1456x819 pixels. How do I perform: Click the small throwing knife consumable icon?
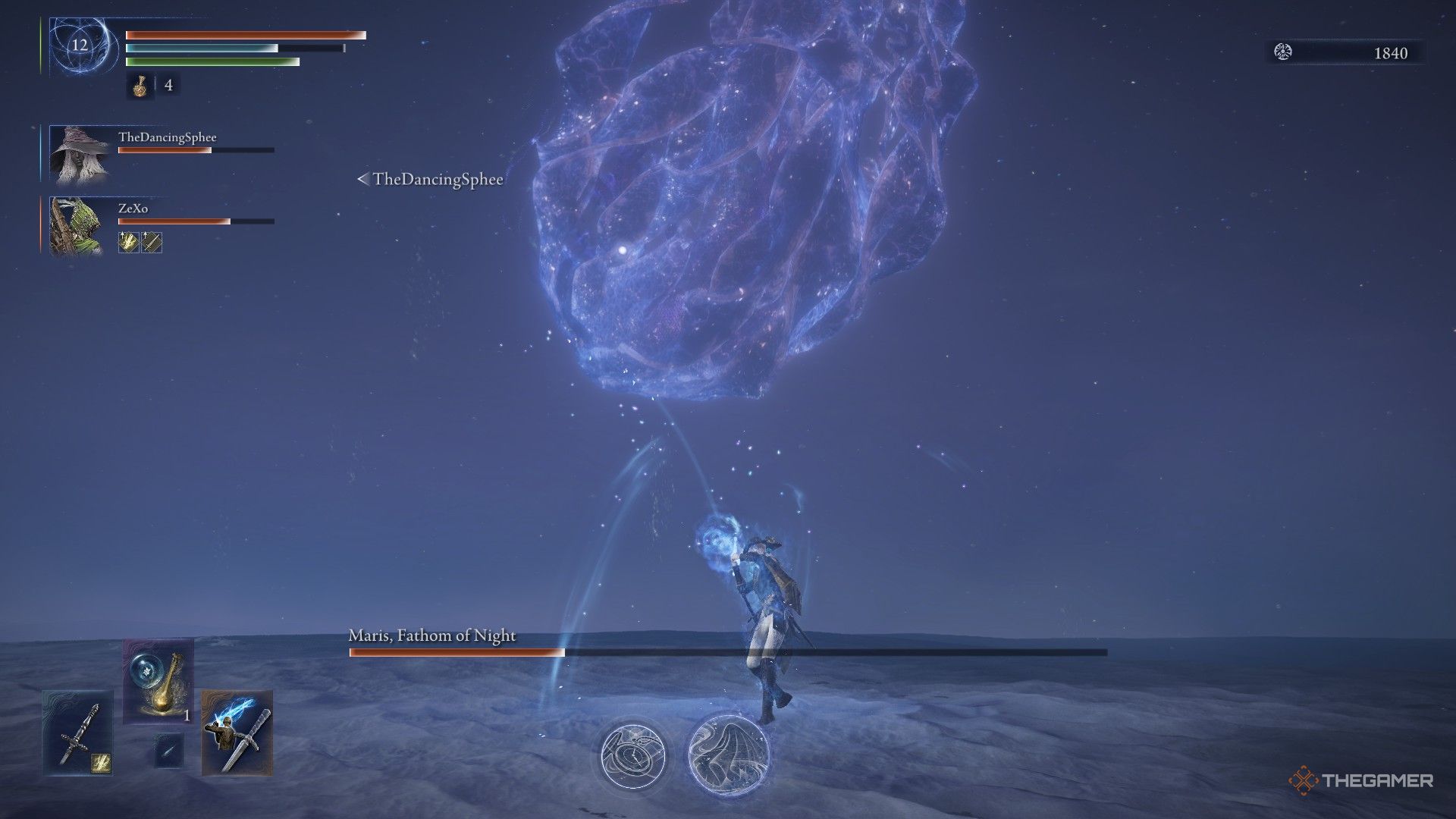[171, 751]
